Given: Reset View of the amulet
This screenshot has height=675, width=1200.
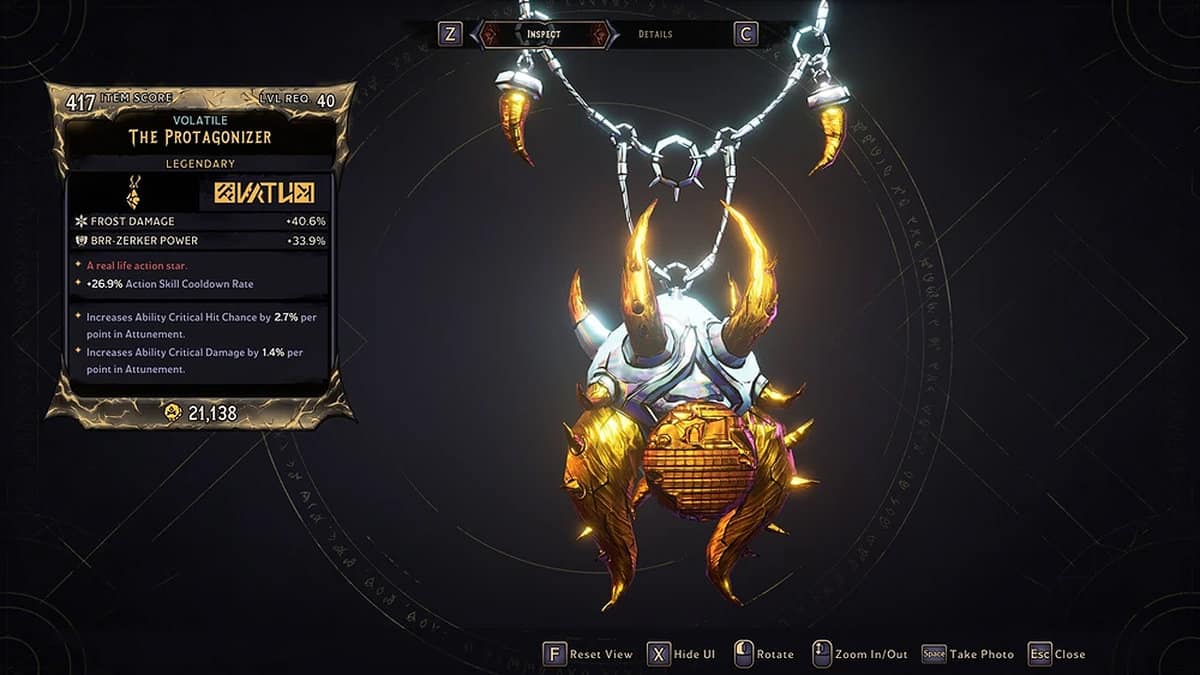Looking at the screenshot, I should pyautogui.click(x=588, y=654).
